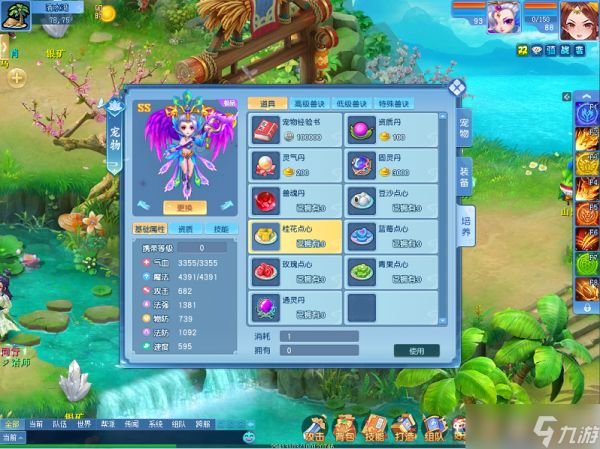This screenshot has height=449, width=600.
Task: Select the 宠物 side tab on the right
Action: point(464,126)
